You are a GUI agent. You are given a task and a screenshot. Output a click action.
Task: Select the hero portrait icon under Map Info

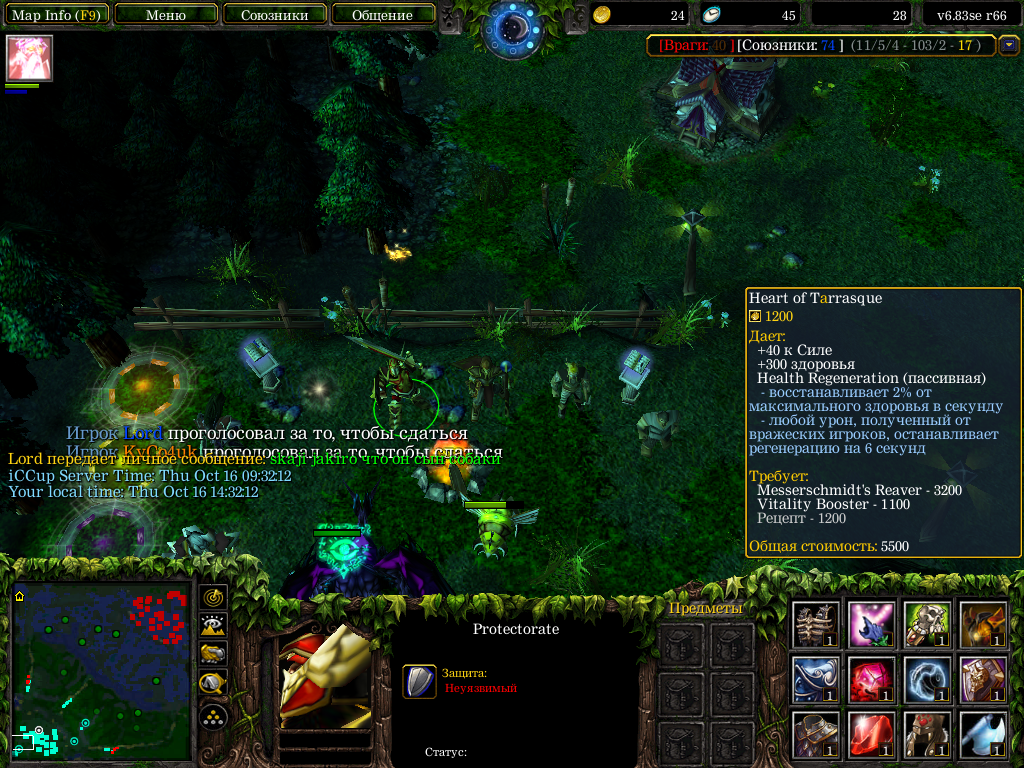click(29, 58)
